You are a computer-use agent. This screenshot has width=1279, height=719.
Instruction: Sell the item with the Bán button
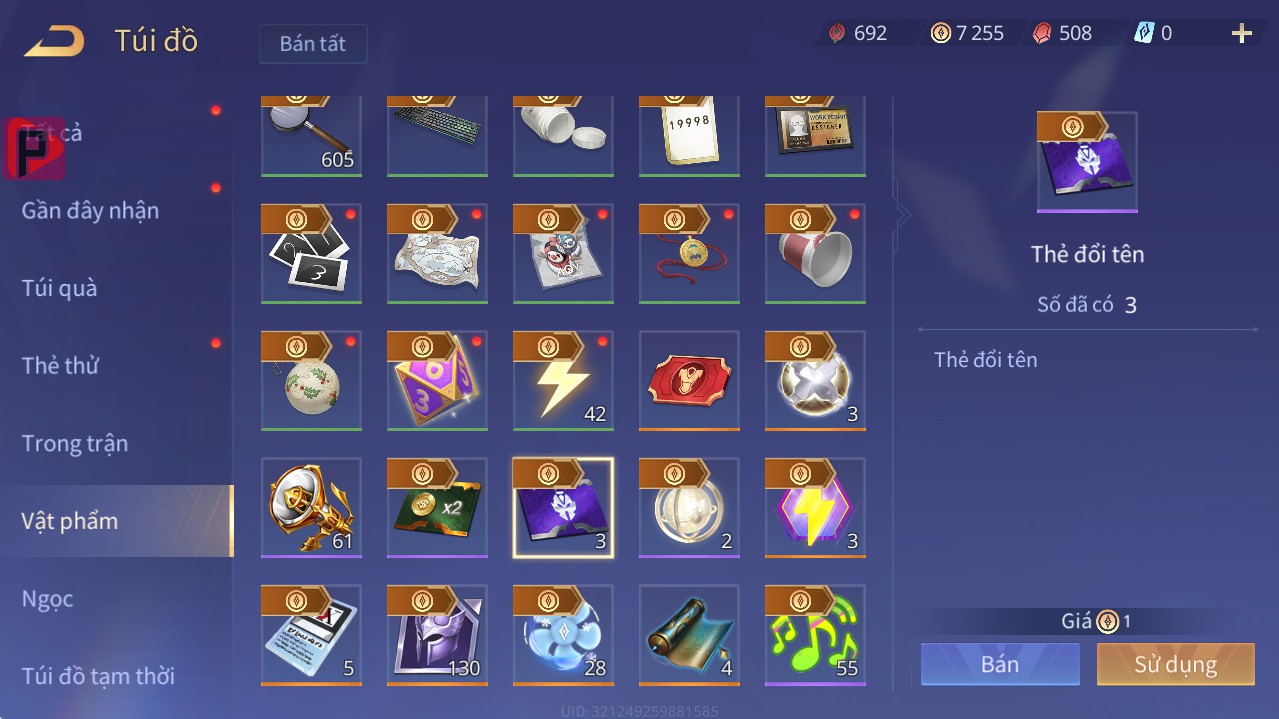pos(1000,664)
